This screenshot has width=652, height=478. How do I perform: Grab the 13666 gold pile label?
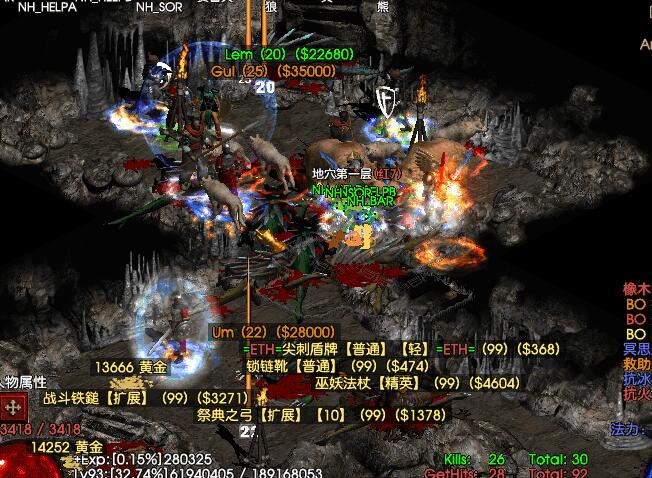tap(131, 367)
